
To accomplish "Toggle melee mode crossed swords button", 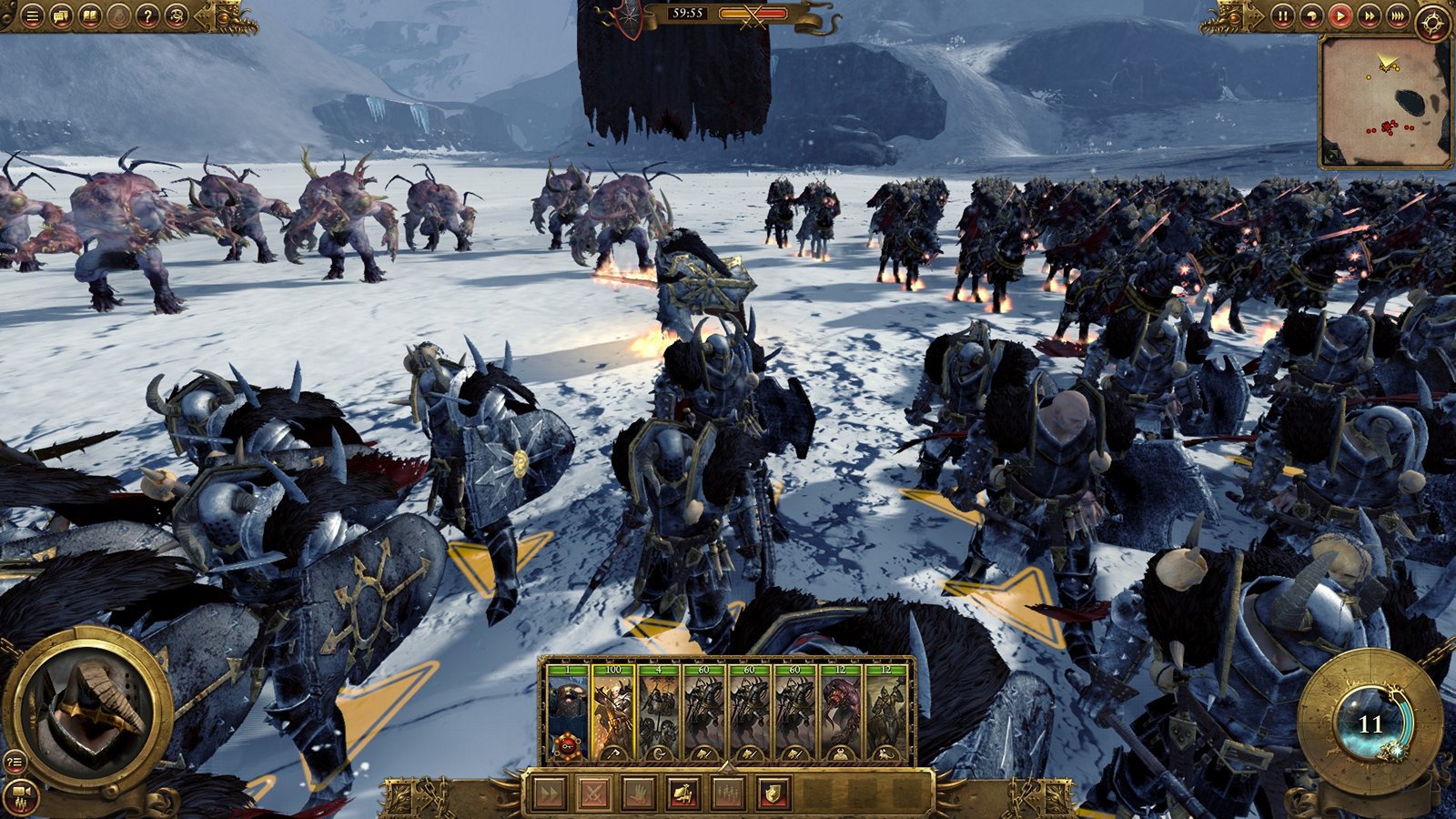I will [593, 794].
